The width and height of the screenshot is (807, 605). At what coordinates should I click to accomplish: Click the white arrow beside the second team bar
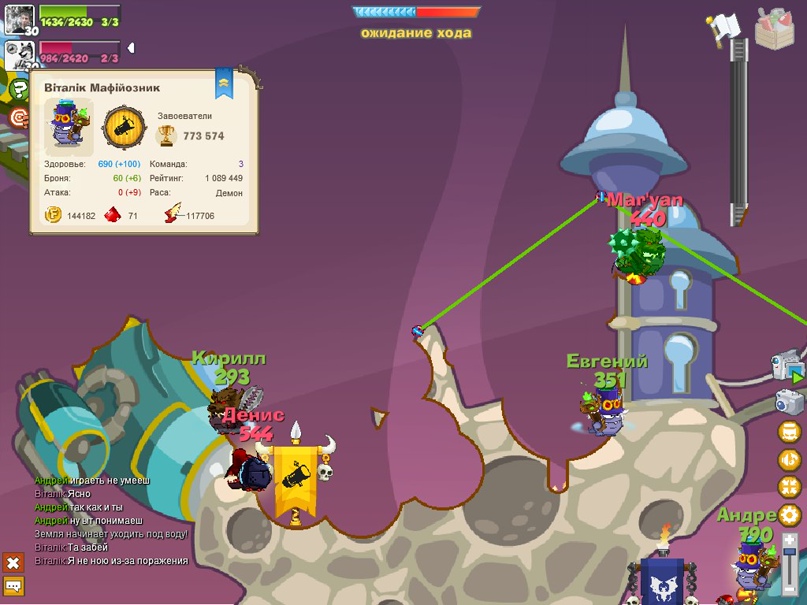131,48
